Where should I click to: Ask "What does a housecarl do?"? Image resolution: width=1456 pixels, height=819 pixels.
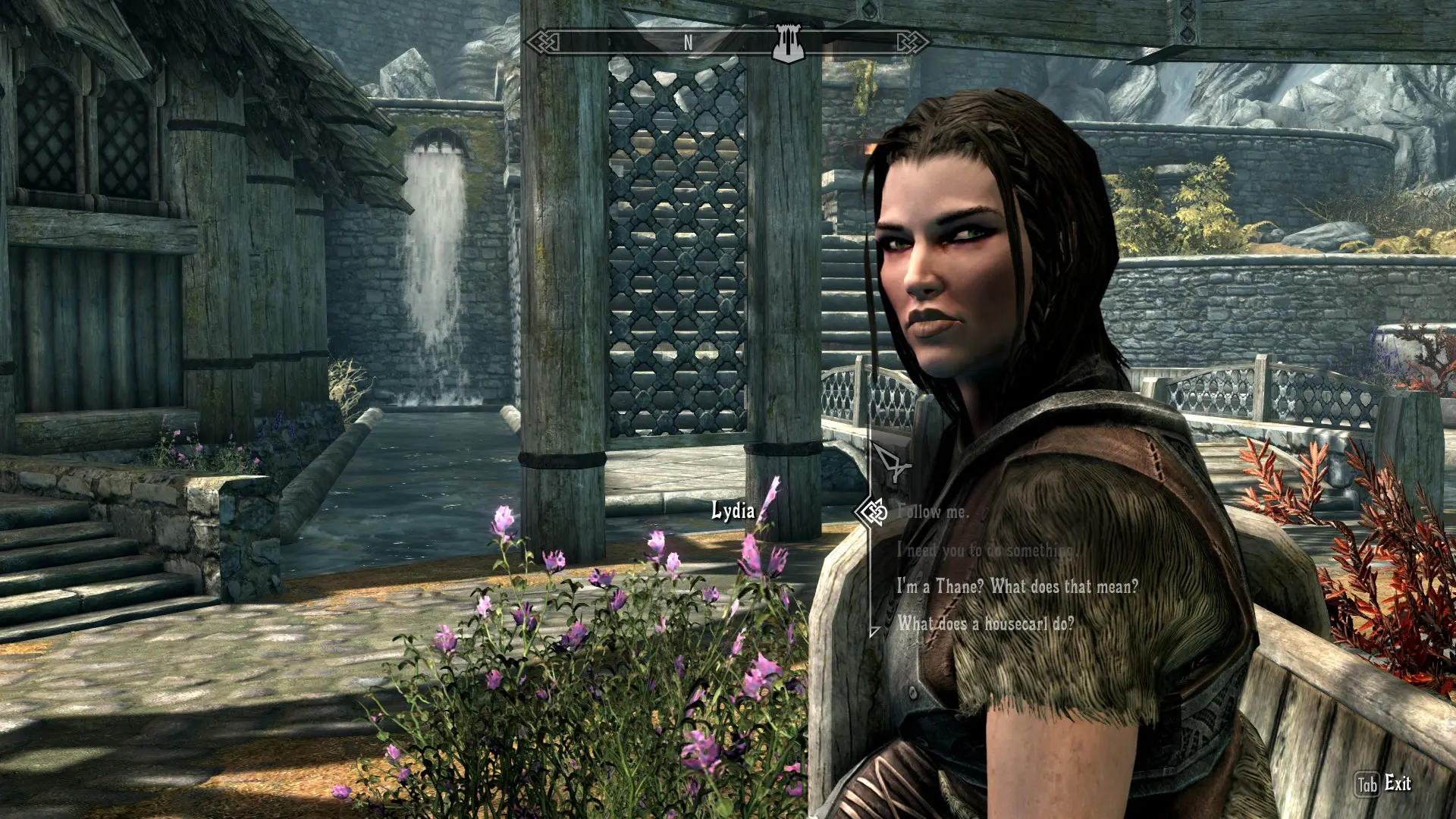986,624
